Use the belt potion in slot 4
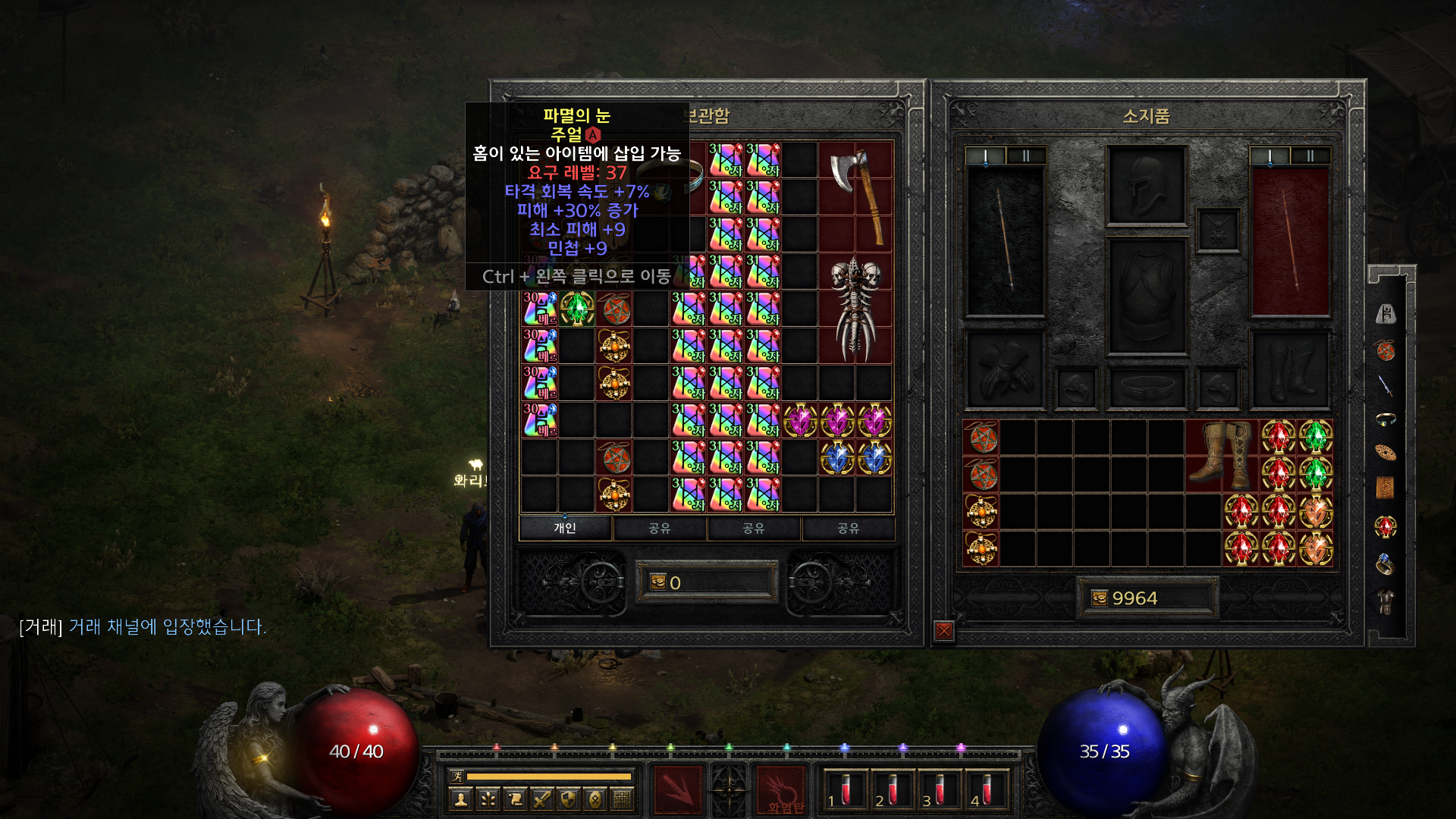The image size is (1456, 819). pos(986,790)
